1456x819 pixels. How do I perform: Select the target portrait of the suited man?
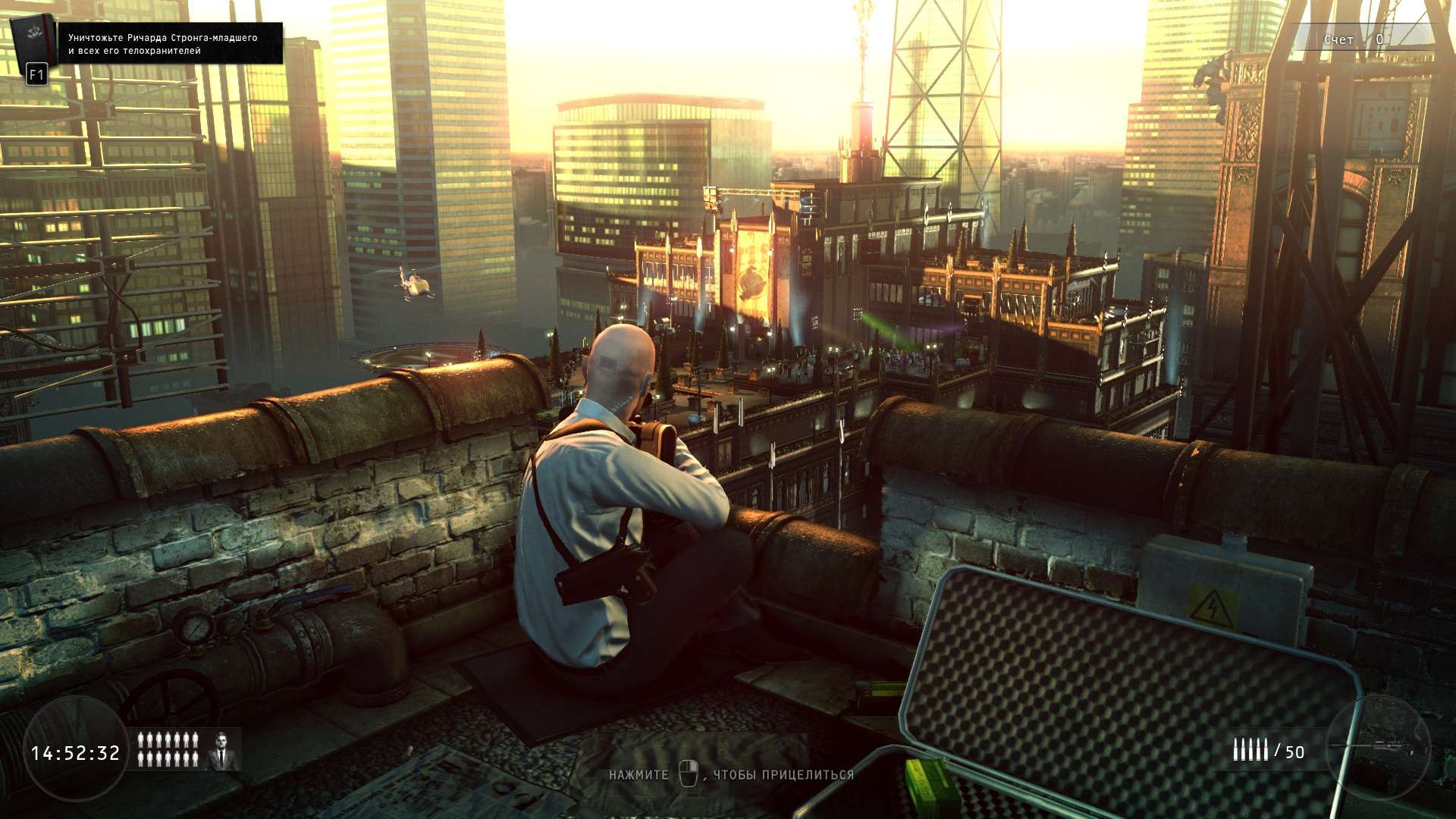(x=222, y=751)
